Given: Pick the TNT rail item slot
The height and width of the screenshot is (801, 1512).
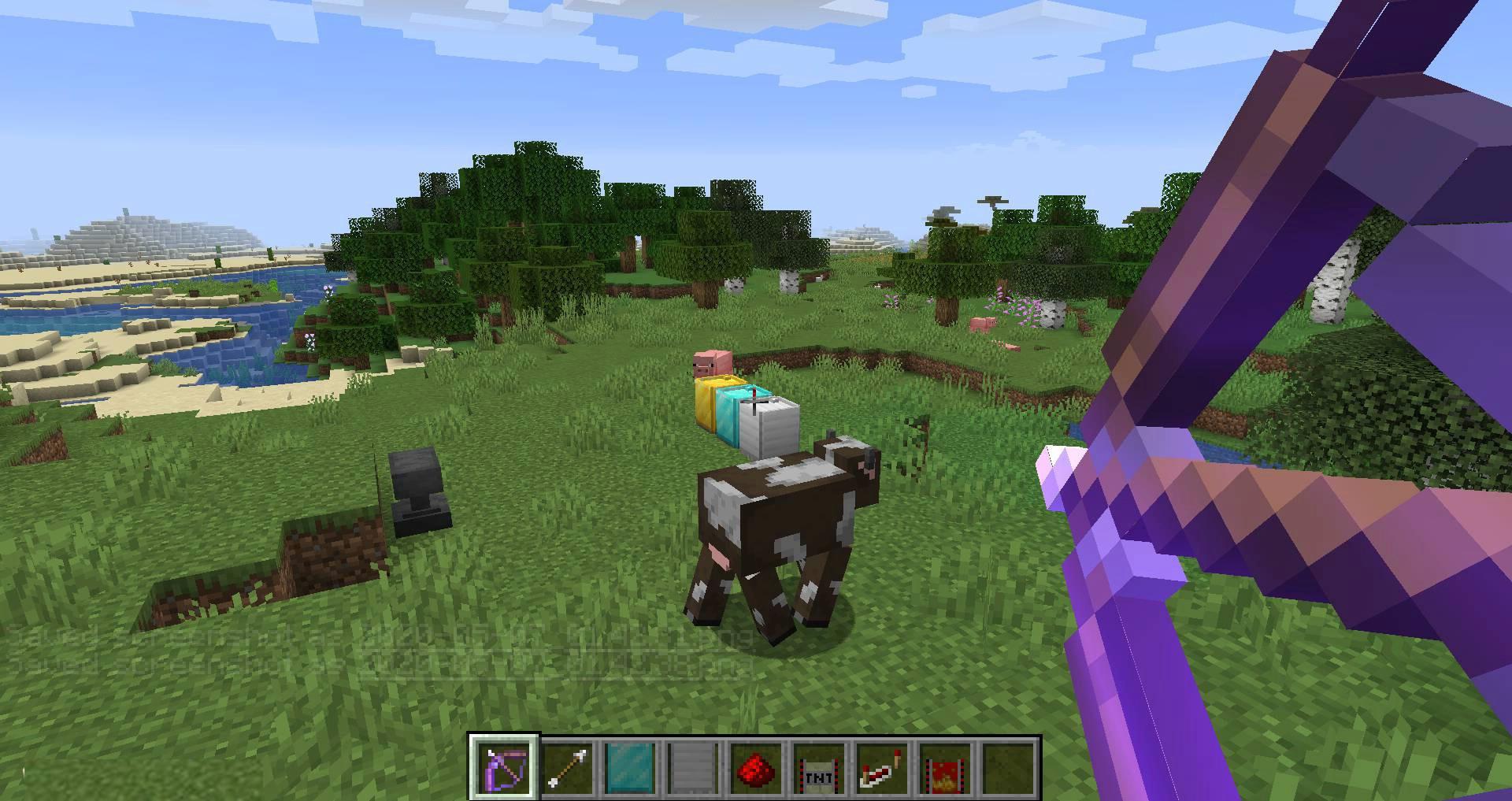Looking at the screenshot, I should click(819, 768).
